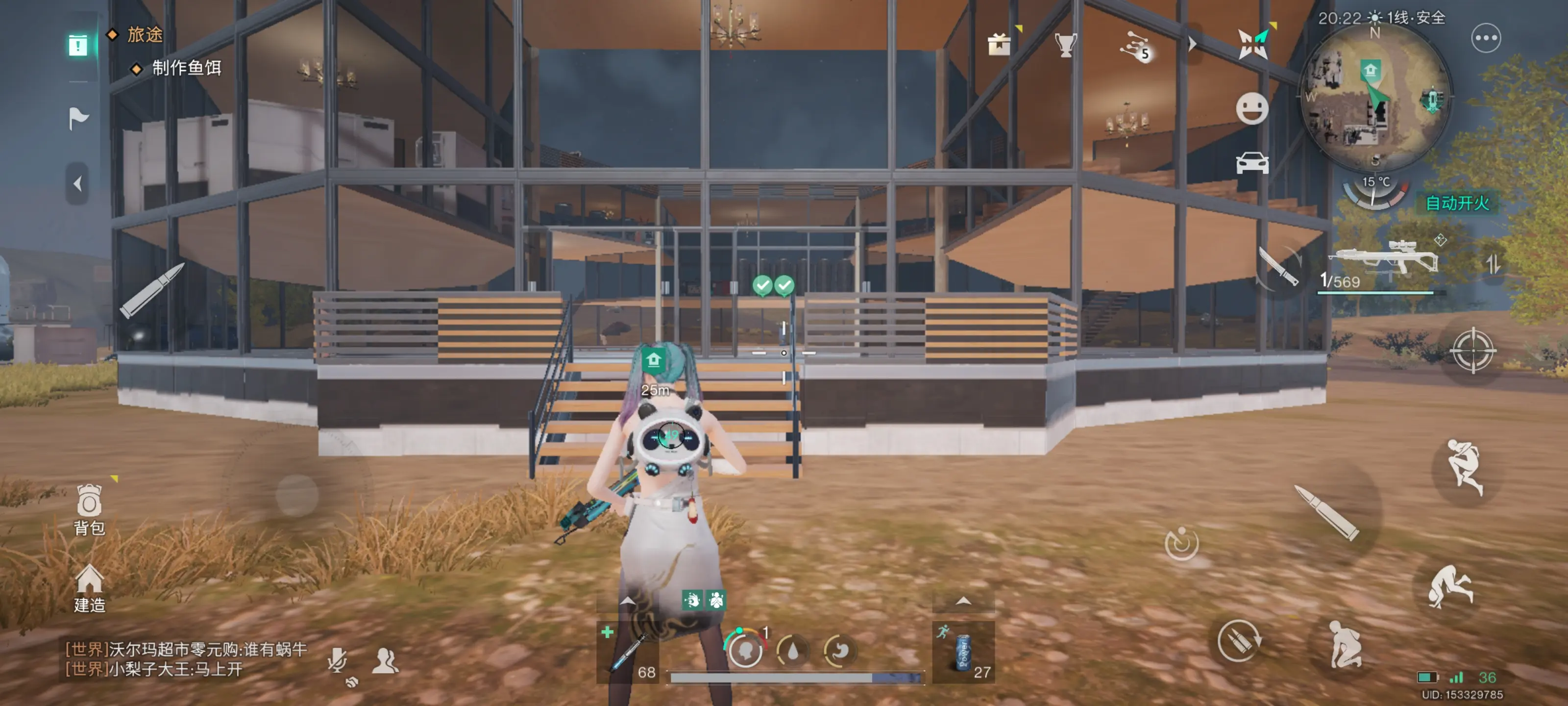Toggle the 自动开火 auto-fire setting
Viewport: 1568px width, 706px height.
click(1457, 203)
